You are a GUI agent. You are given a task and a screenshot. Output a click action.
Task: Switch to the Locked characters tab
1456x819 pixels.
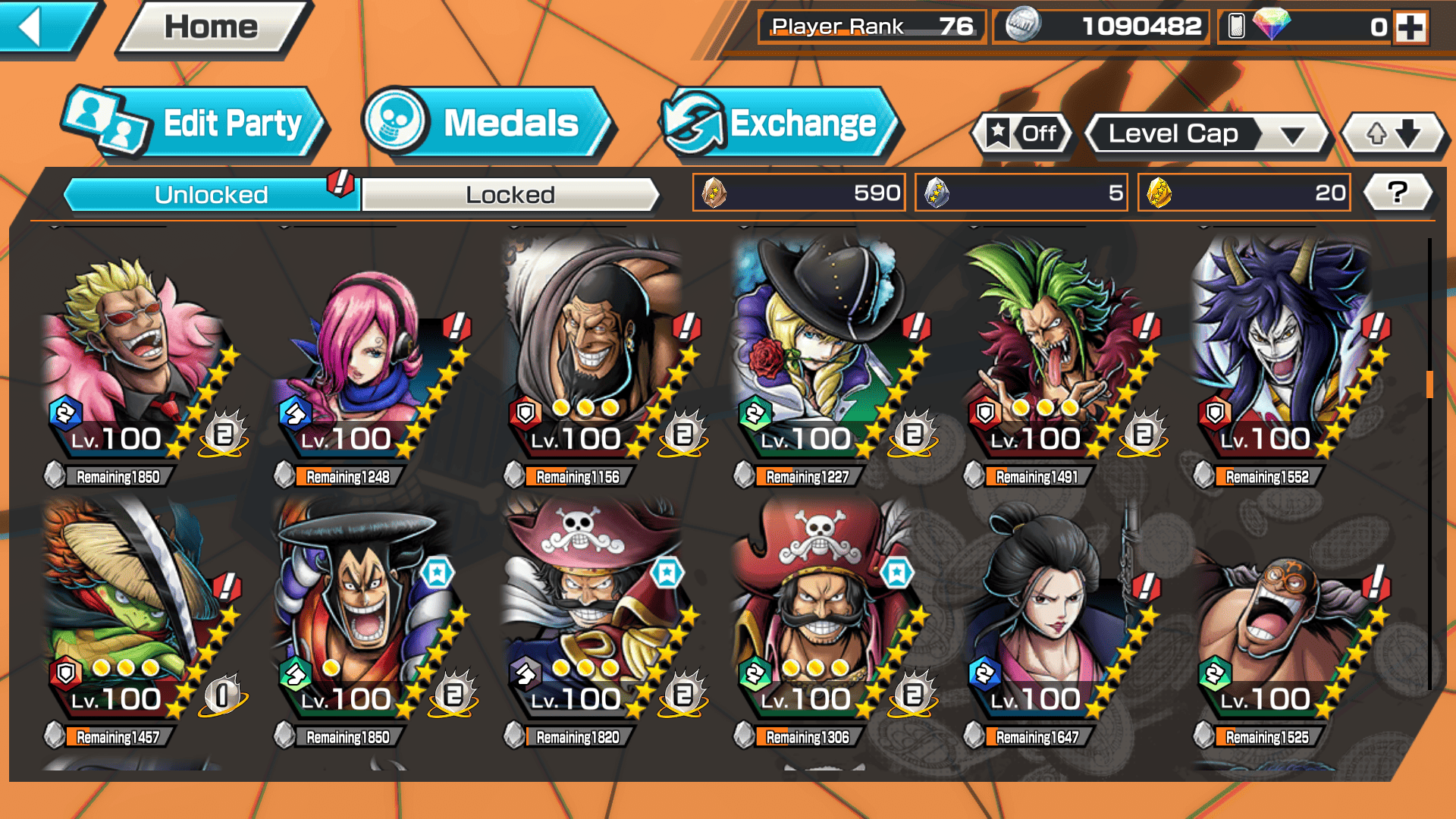(x=510, y=195)
